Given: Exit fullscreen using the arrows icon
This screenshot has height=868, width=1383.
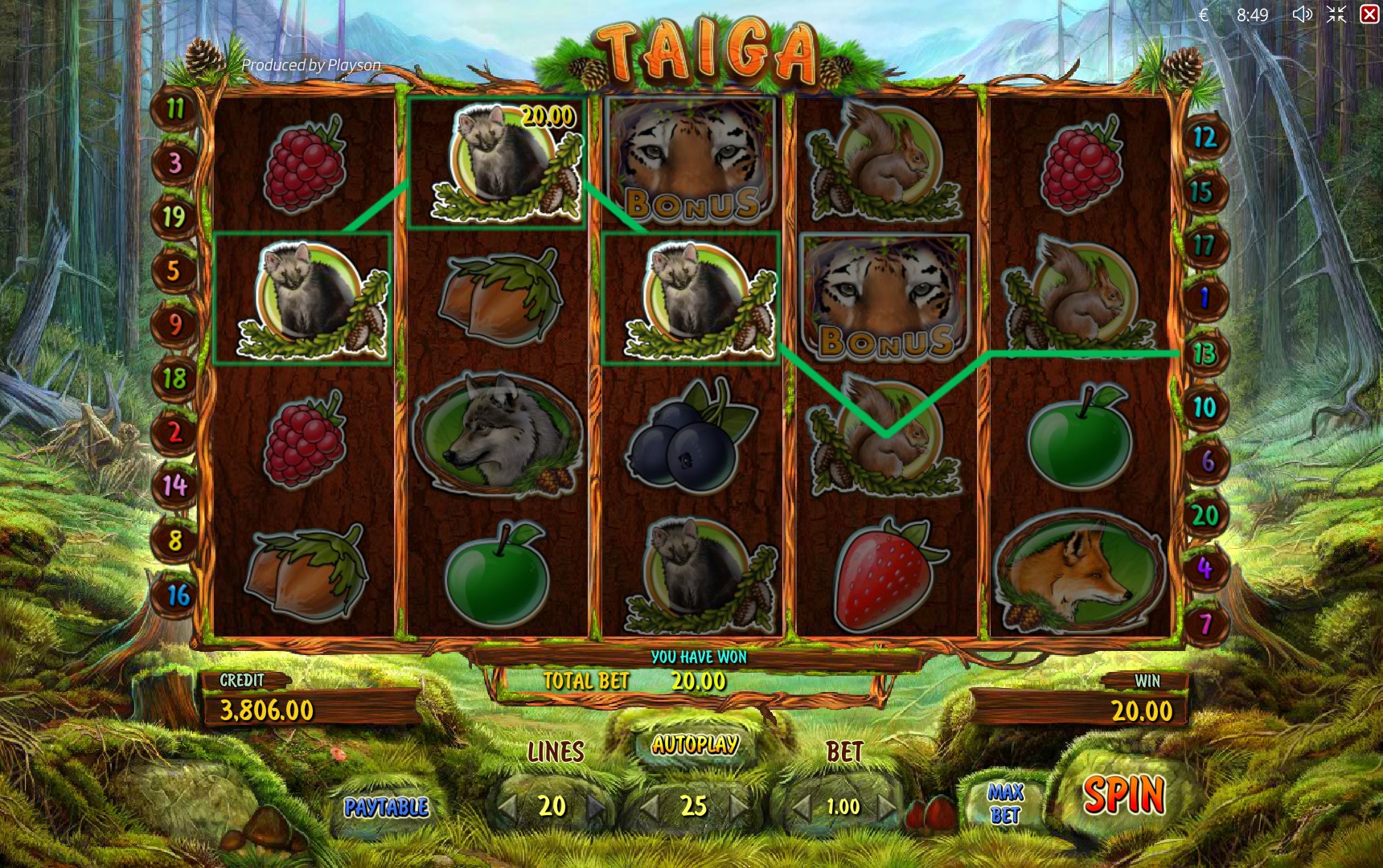Looking at the screenshot, I should click(1336, 14).
